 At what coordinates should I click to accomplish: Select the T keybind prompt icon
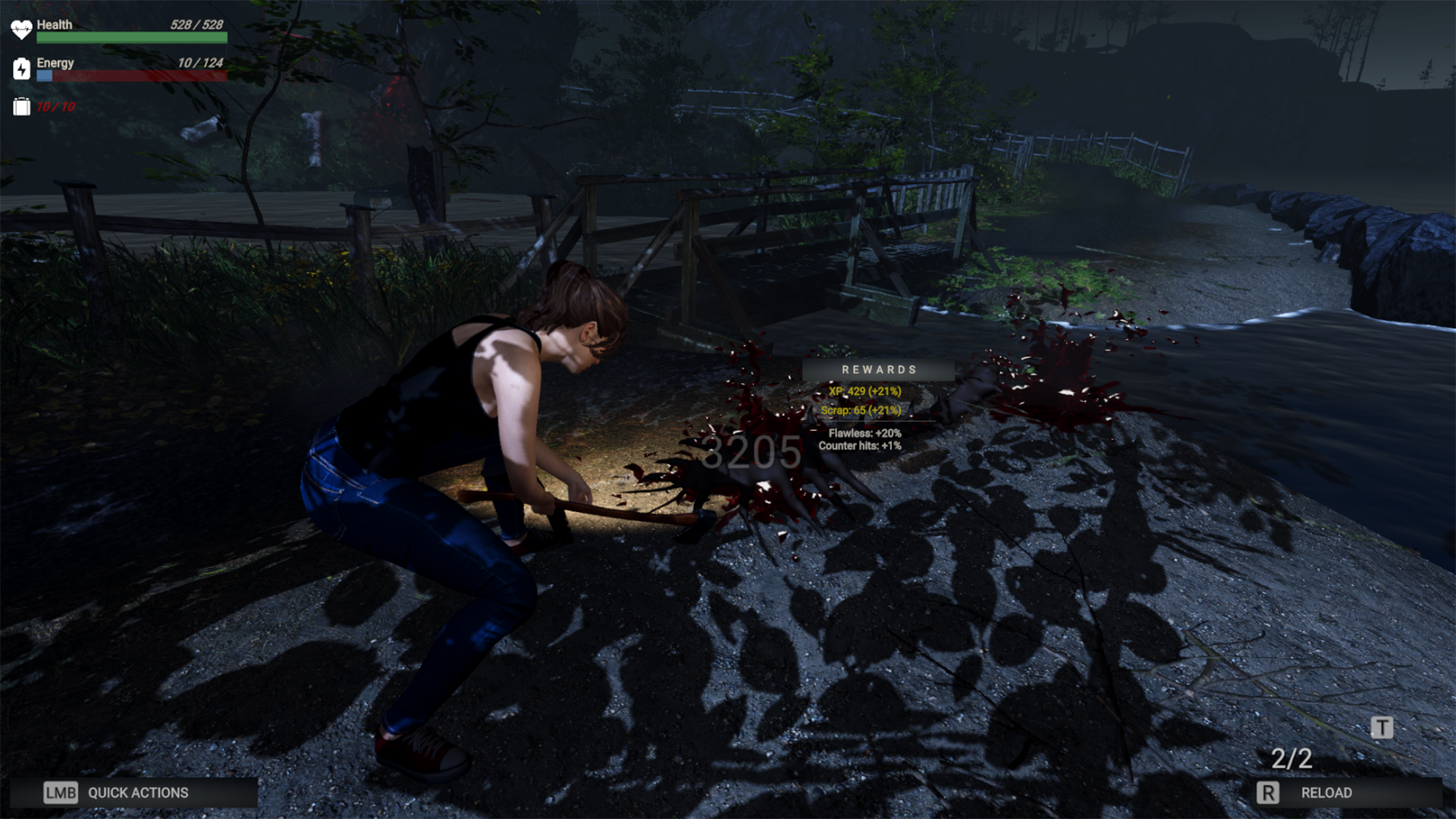click(x=1382, y=726)
